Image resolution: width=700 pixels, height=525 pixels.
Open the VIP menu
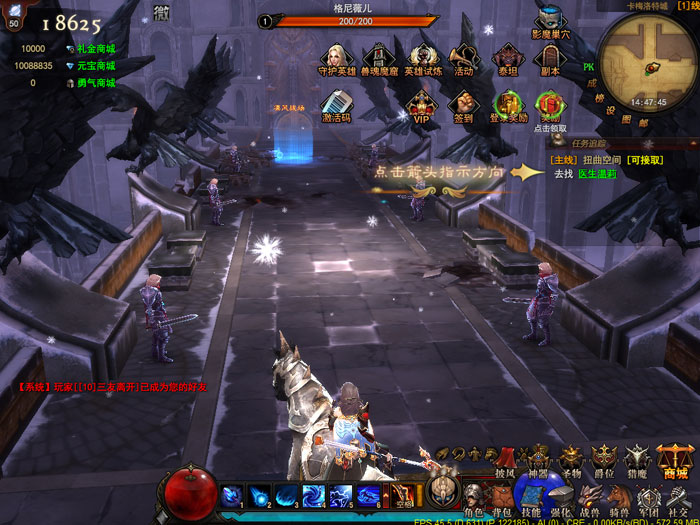click(421, 103)
